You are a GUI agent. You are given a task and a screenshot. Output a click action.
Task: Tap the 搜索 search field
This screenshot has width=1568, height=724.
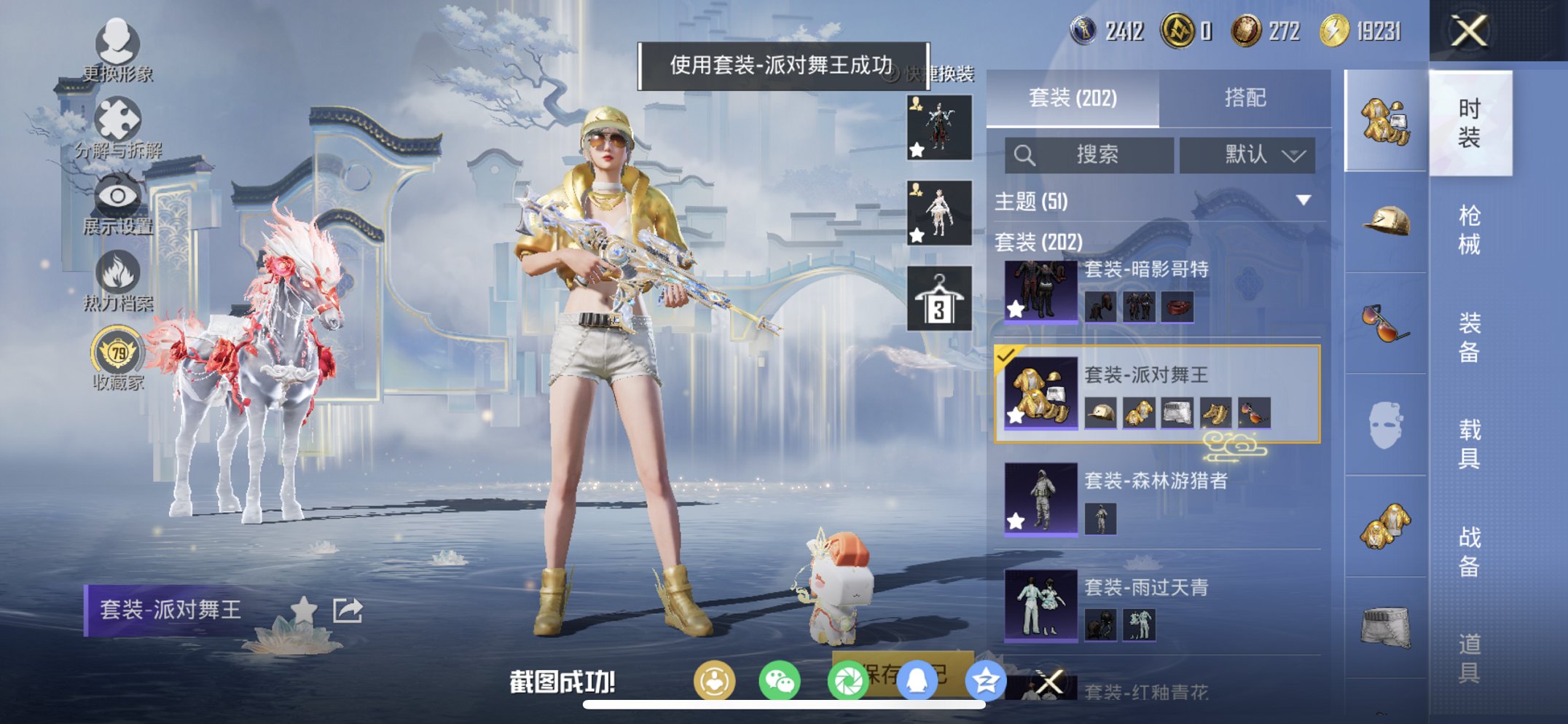[1093, 155]
